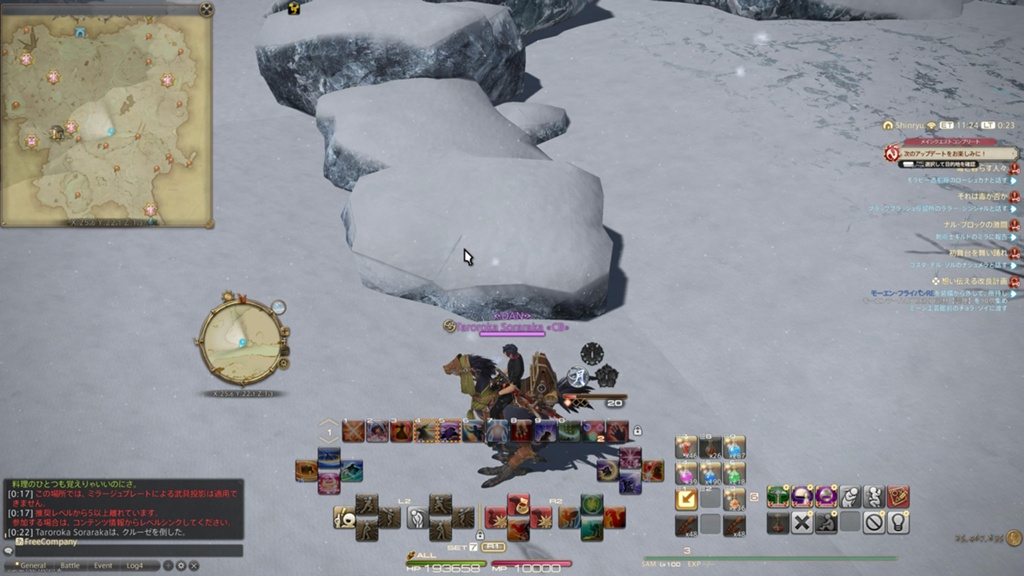Show the Log4 chat tab
The image size is (1024, 576).
(133, 565)
